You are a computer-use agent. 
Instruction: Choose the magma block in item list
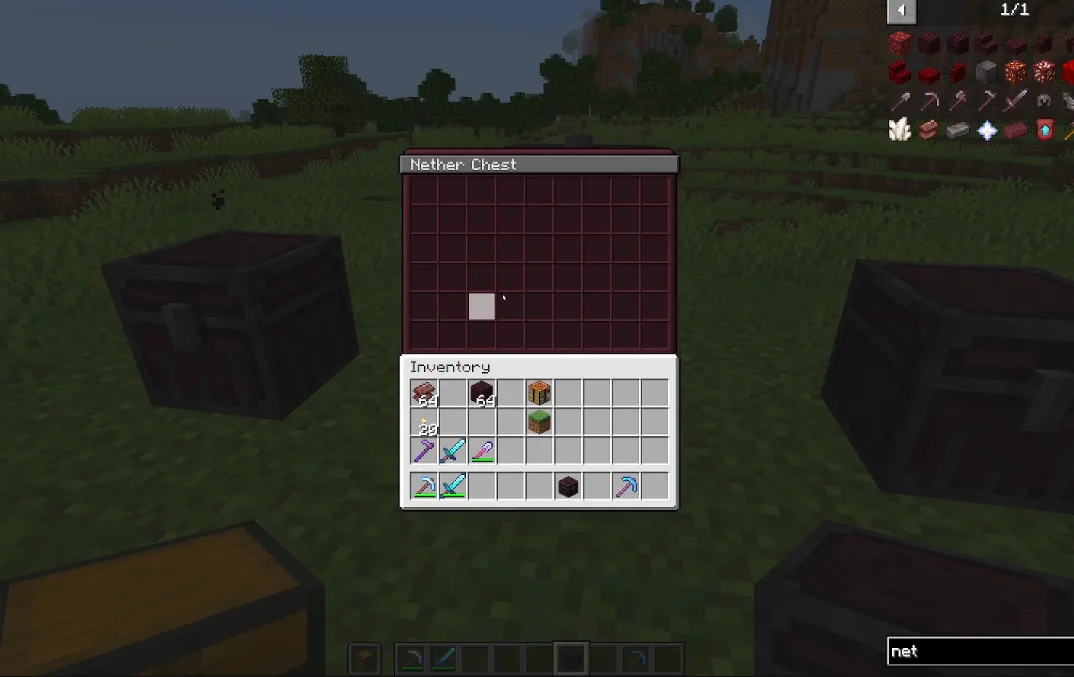[x=1016, y=72]
